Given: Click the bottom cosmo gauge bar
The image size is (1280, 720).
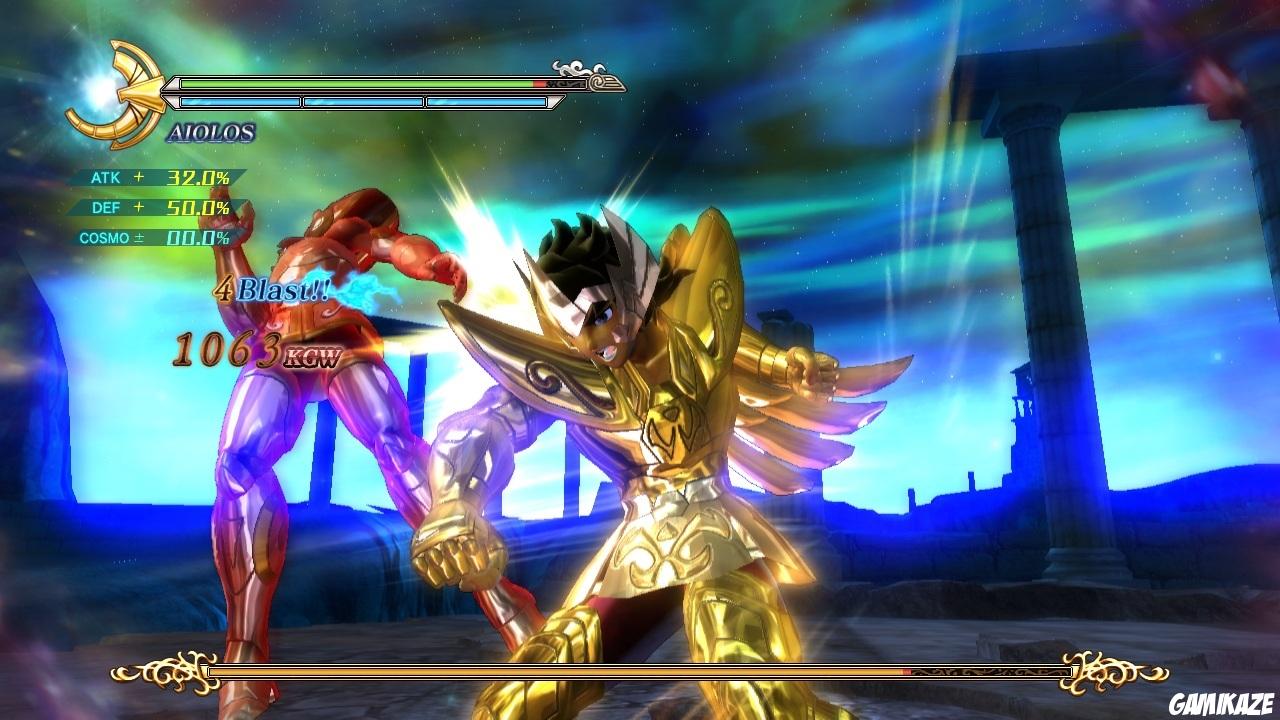Looking at the screenshot, I should 640,671.
